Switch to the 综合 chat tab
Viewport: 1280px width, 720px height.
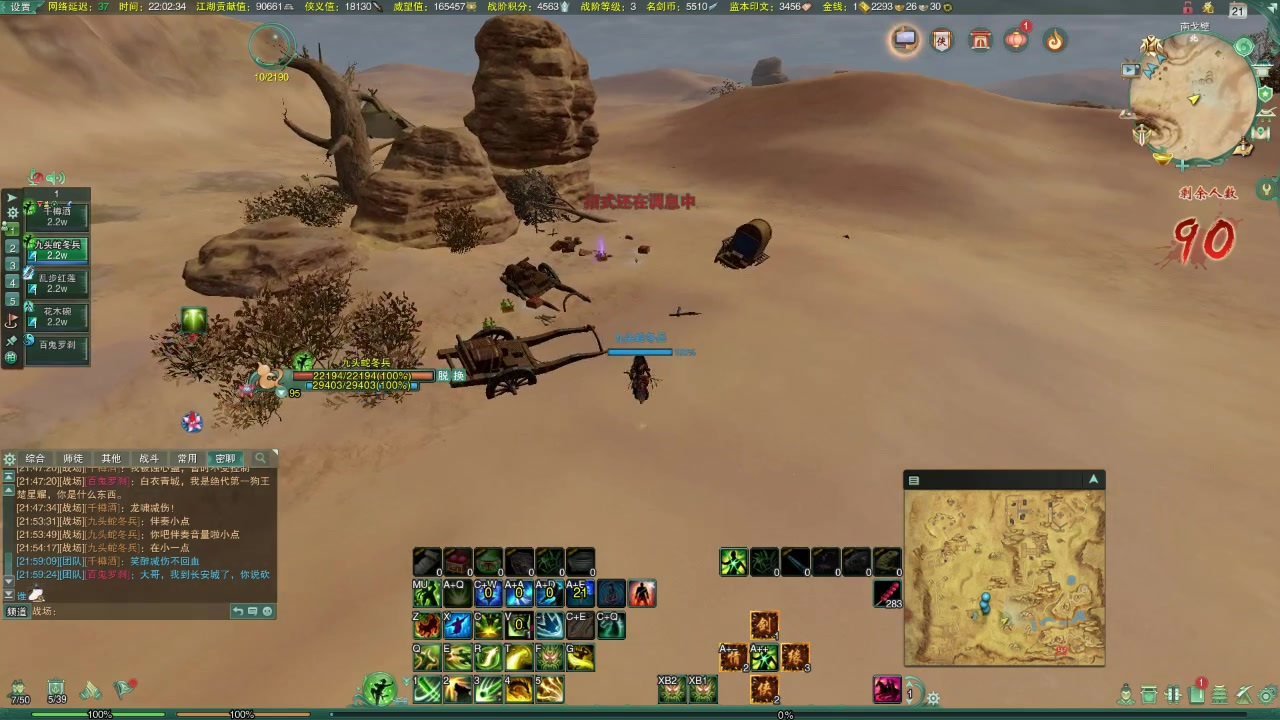36,458
